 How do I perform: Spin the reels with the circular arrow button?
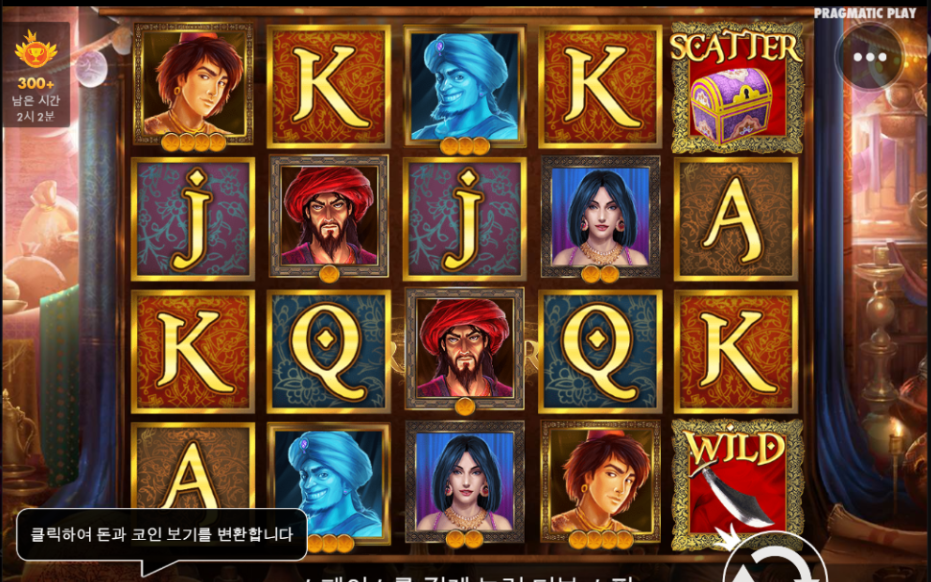tap(776, 562)
